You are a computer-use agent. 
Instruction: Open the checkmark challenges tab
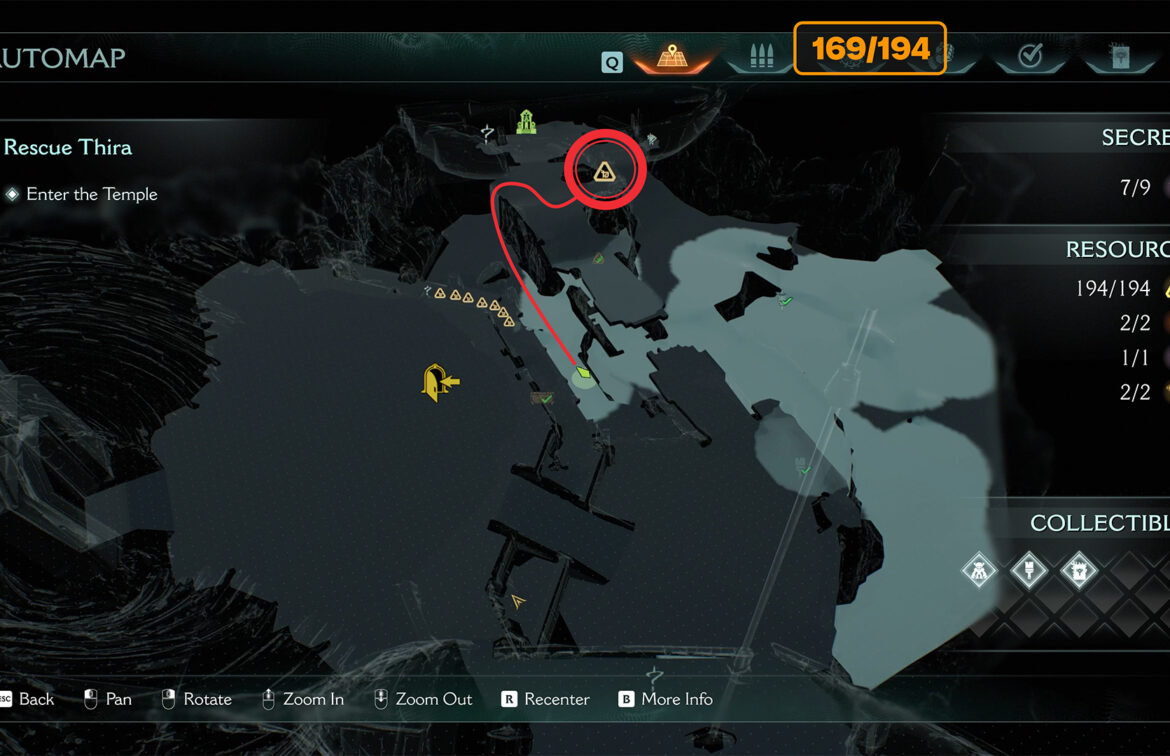pos(1030,57)
